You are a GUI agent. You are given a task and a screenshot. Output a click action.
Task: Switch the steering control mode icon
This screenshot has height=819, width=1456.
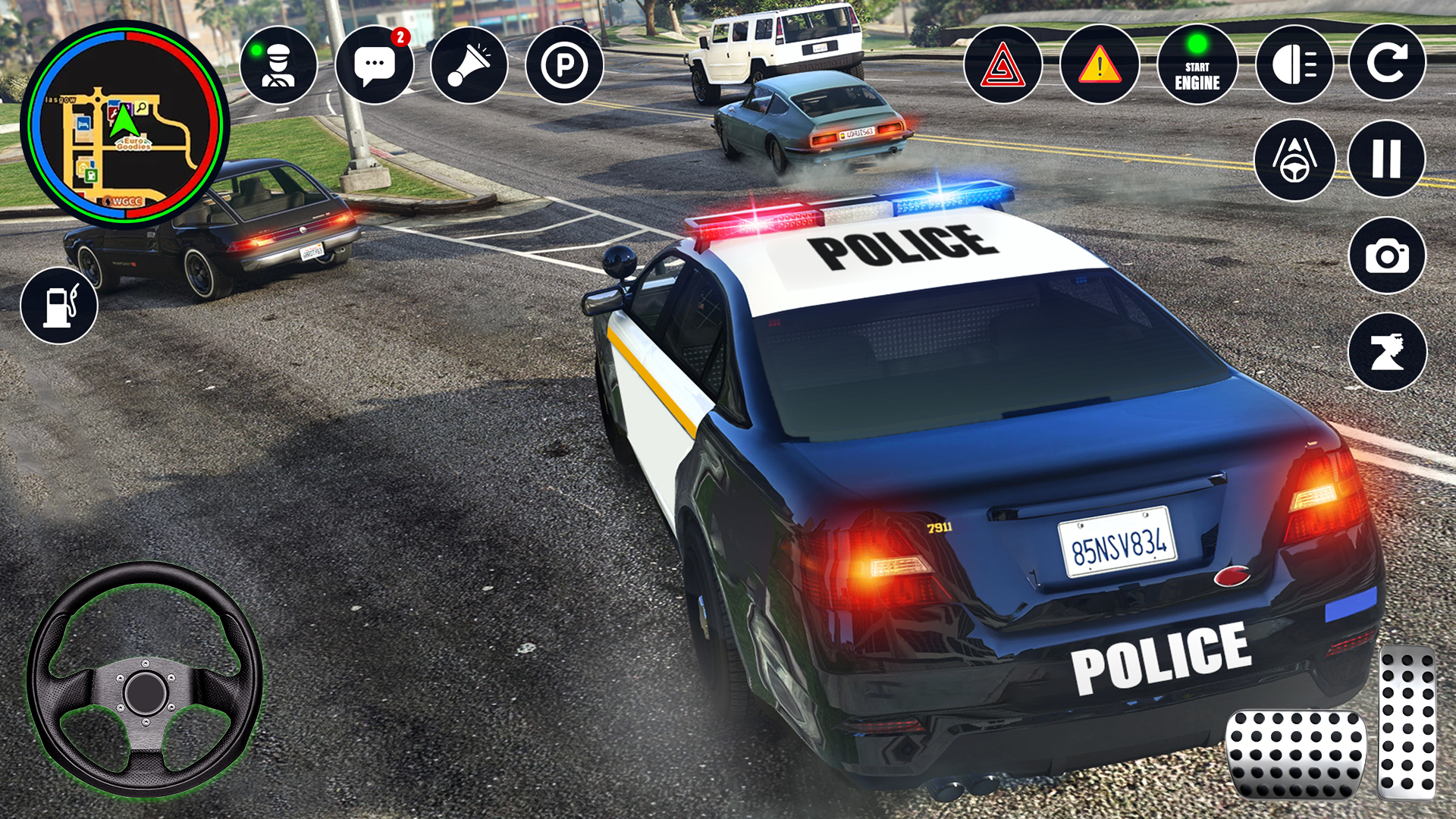[x=1294, y=159]
